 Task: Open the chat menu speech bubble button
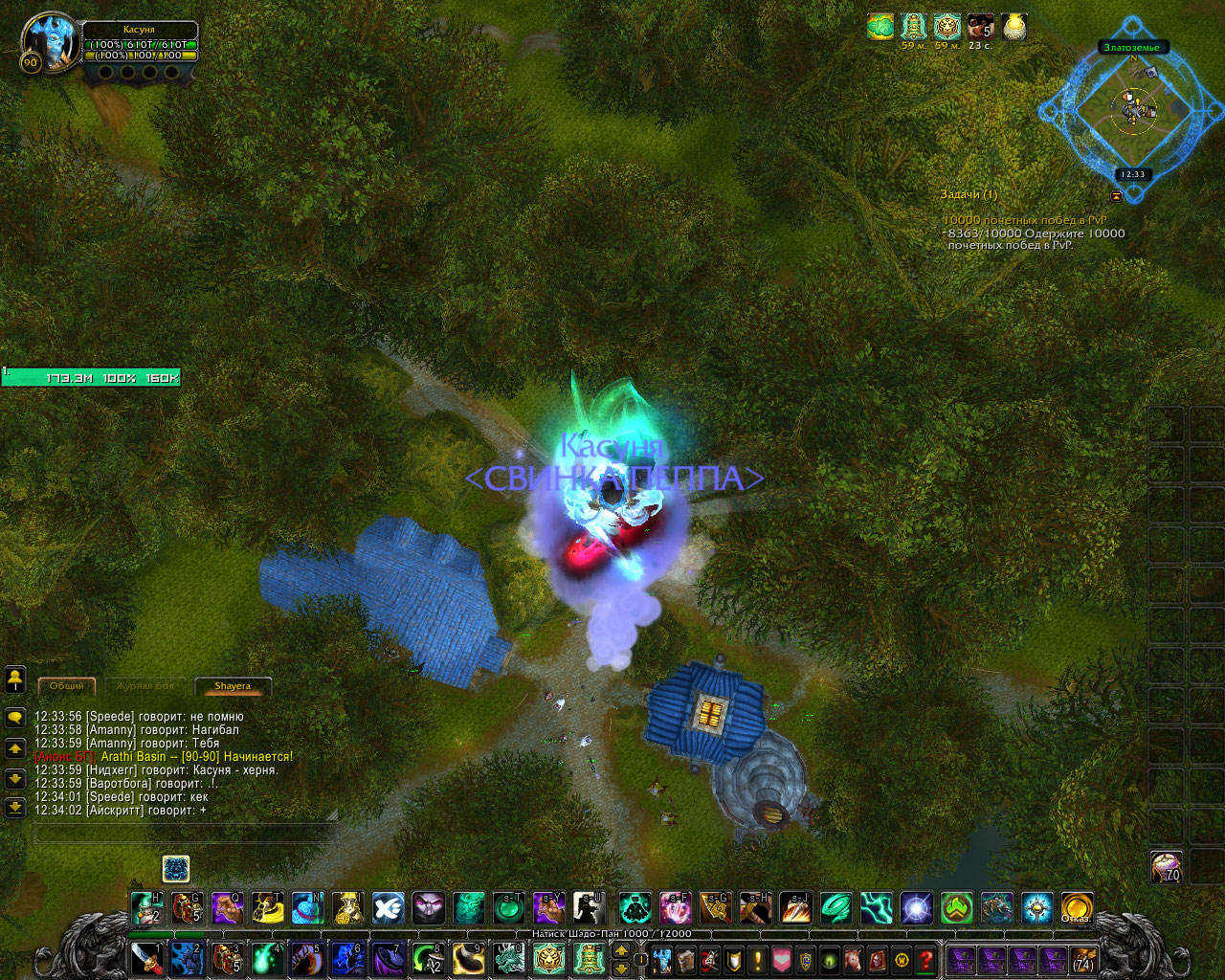tap(15, 717)
